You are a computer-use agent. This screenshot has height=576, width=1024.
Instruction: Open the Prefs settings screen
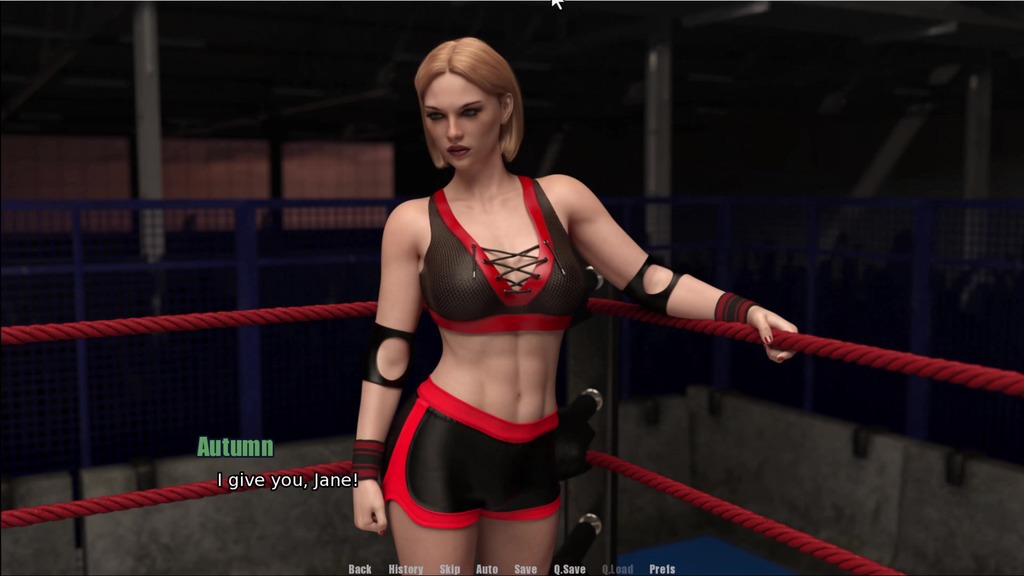662,569
